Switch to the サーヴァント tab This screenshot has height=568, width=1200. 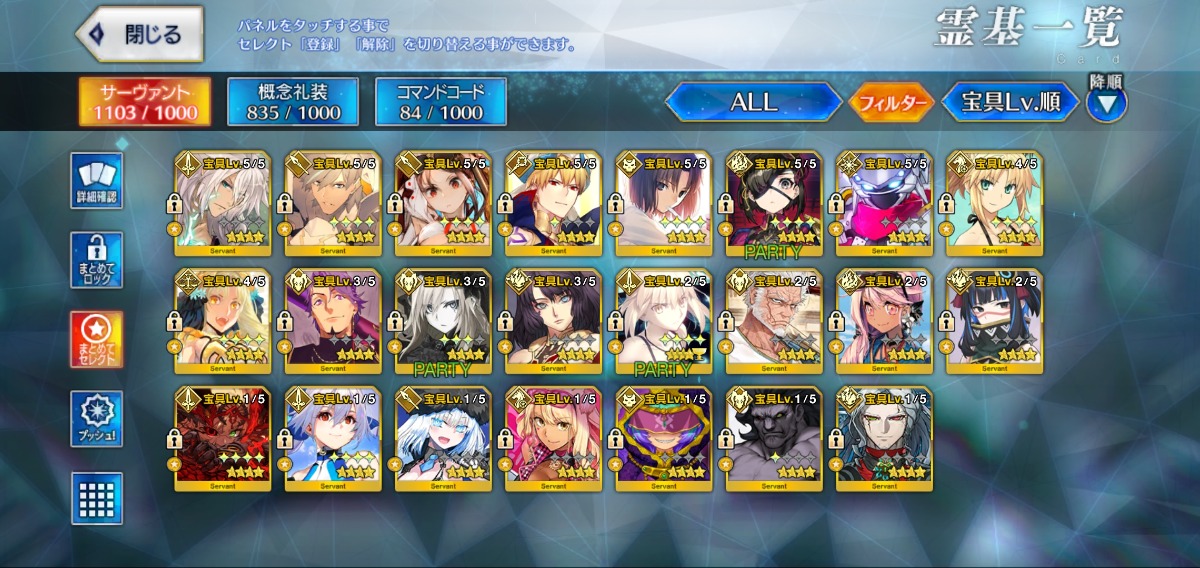[145, 102]
